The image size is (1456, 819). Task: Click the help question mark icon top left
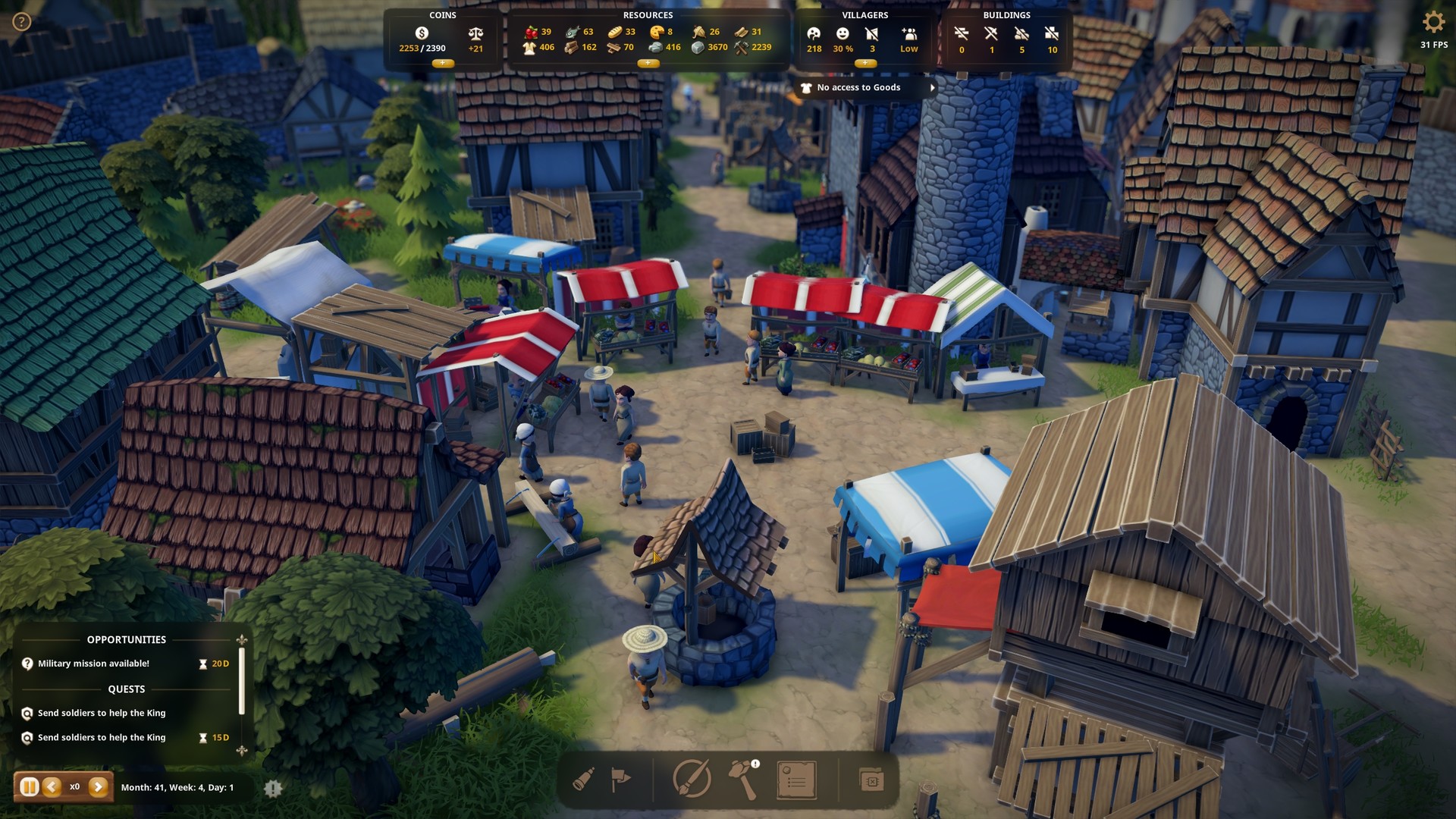[20, 21]
